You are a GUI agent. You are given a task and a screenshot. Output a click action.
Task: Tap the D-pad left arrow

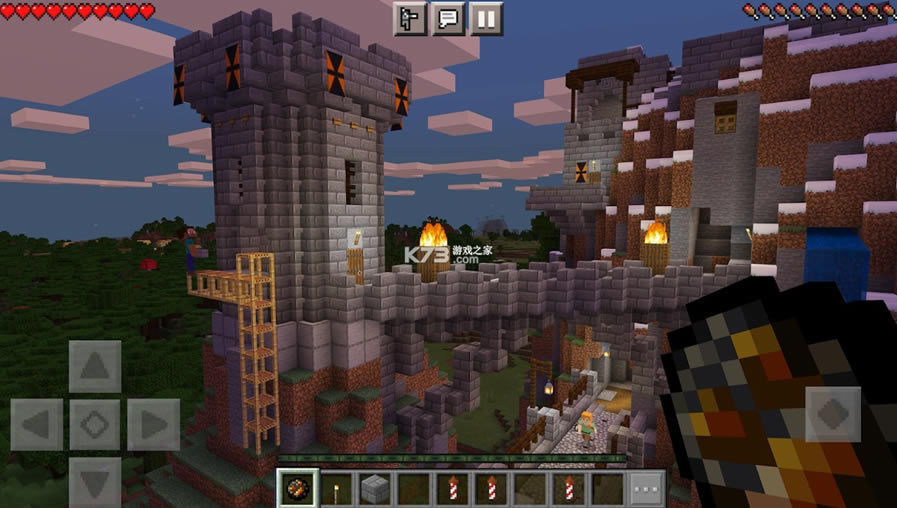click(x=37, y=425)
